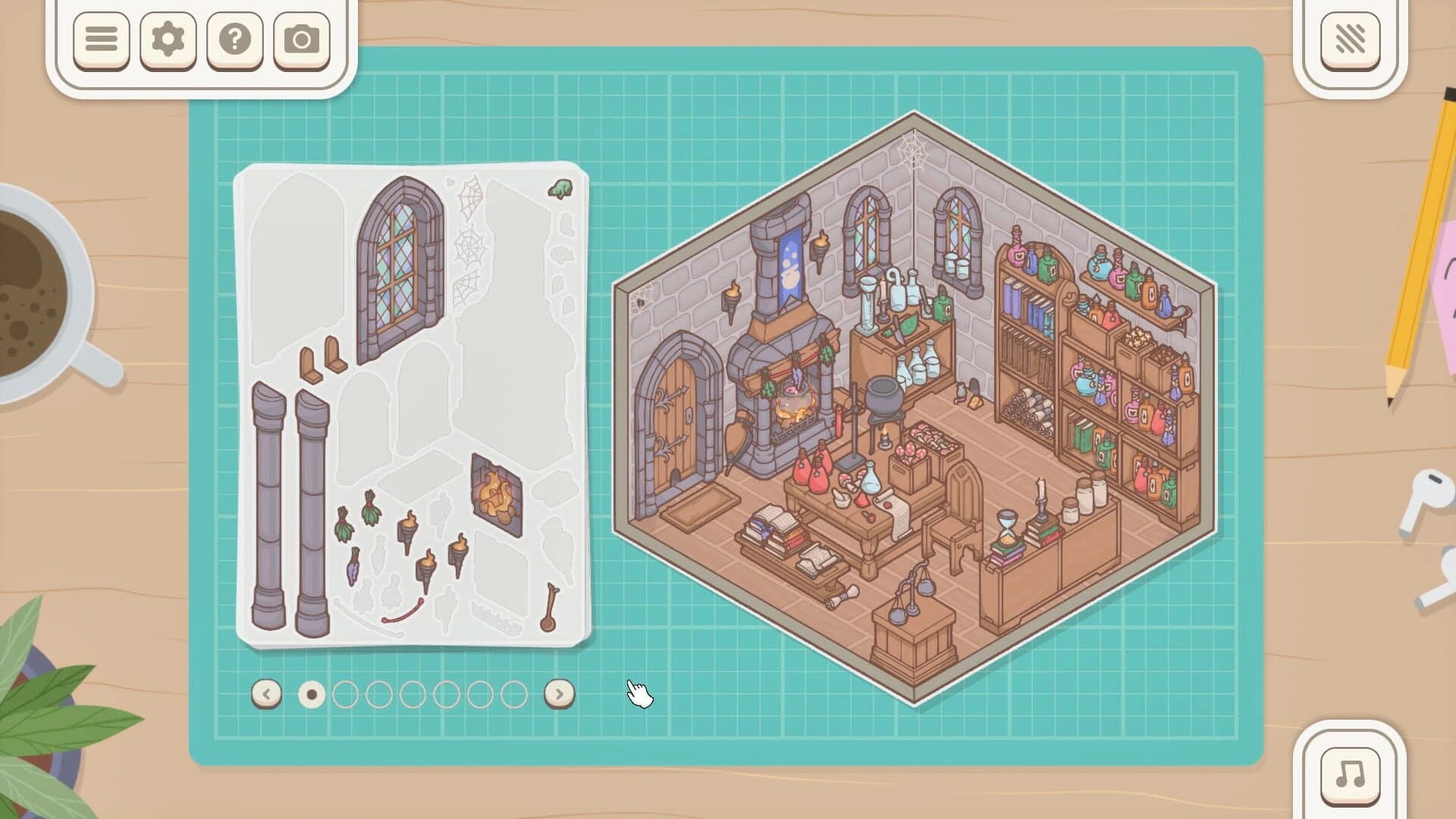Advance to the next sticker page arrow
The image size is (1456, 819).
(558, 692)
